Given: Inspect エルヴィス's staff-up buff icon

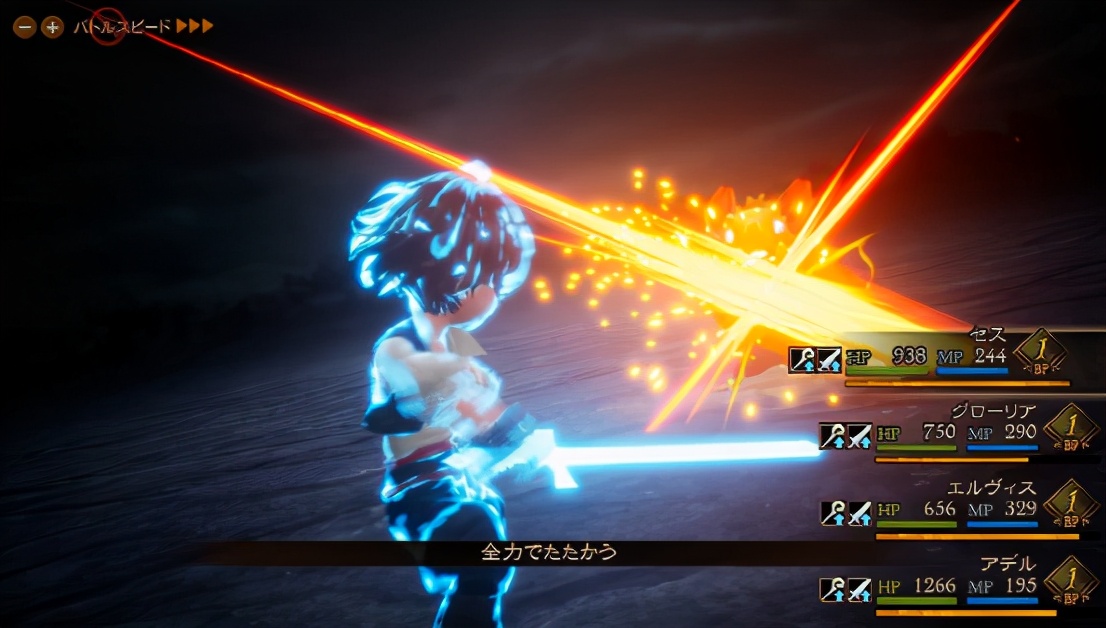Looking at the screenshot, I should [x=833, y=513].
